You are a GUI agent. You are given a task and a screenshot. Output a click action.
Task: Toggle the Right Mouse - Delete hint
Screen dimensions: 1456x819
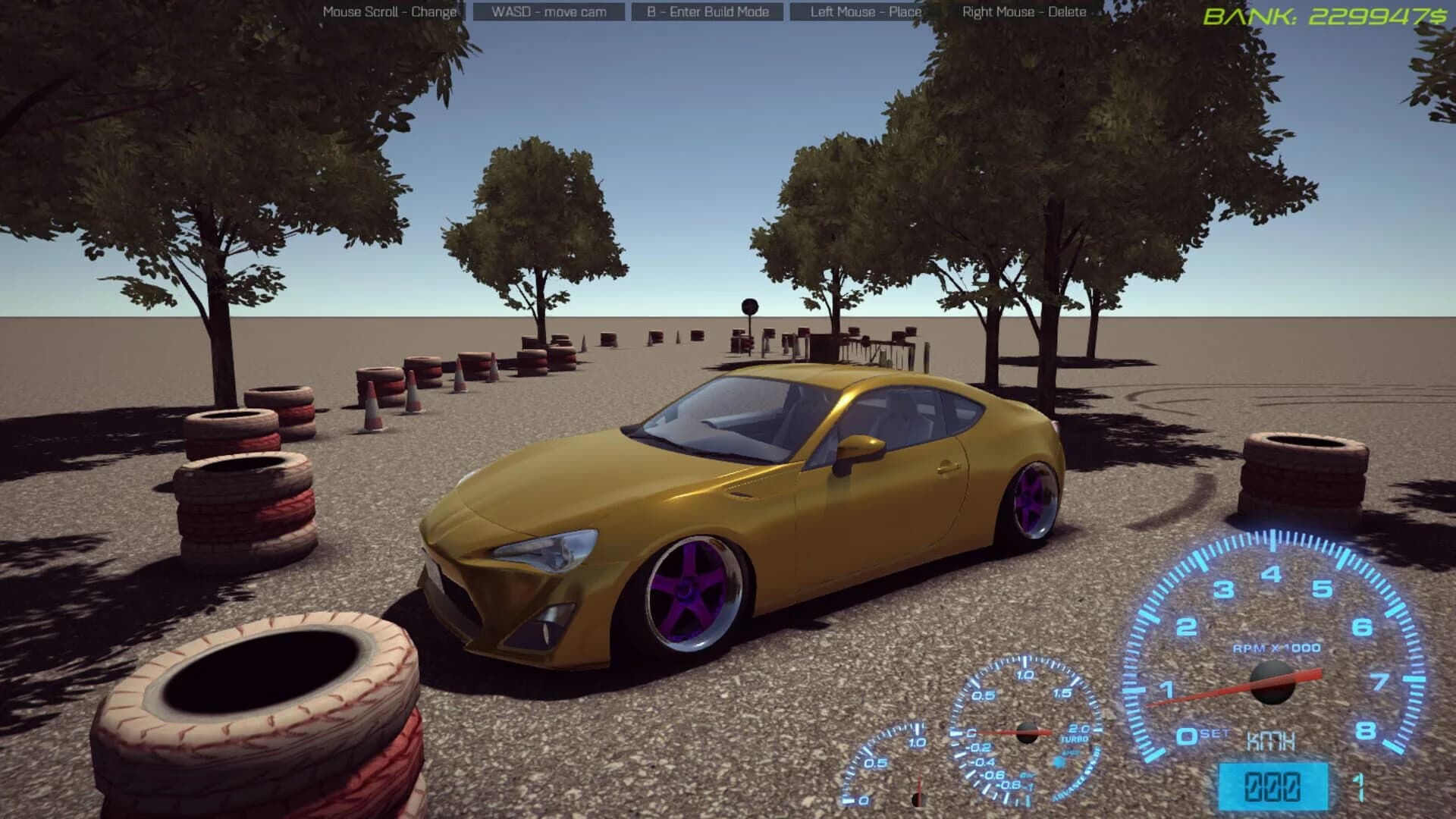(1022, 11)
